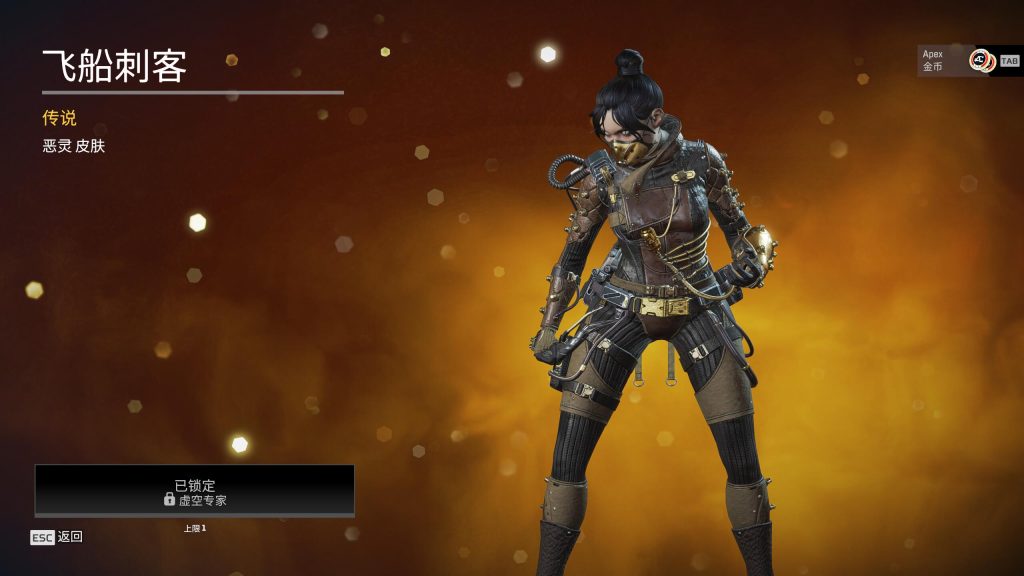Screen dimensions: 1024x576
Task: Go back with the 返回 button
Action: [57, 537]
